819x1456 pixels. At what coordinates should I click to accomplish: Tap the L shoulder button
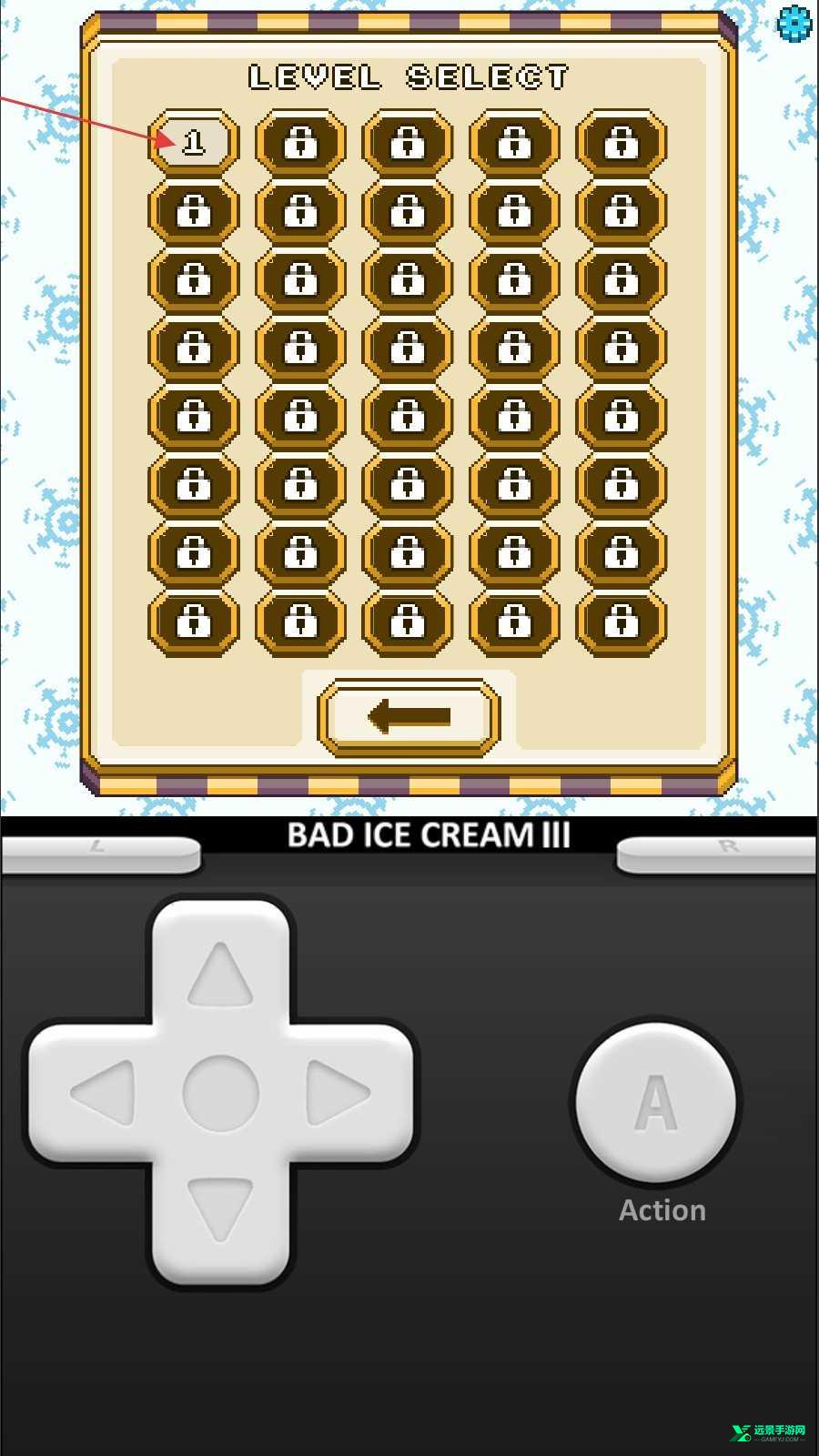100,854
